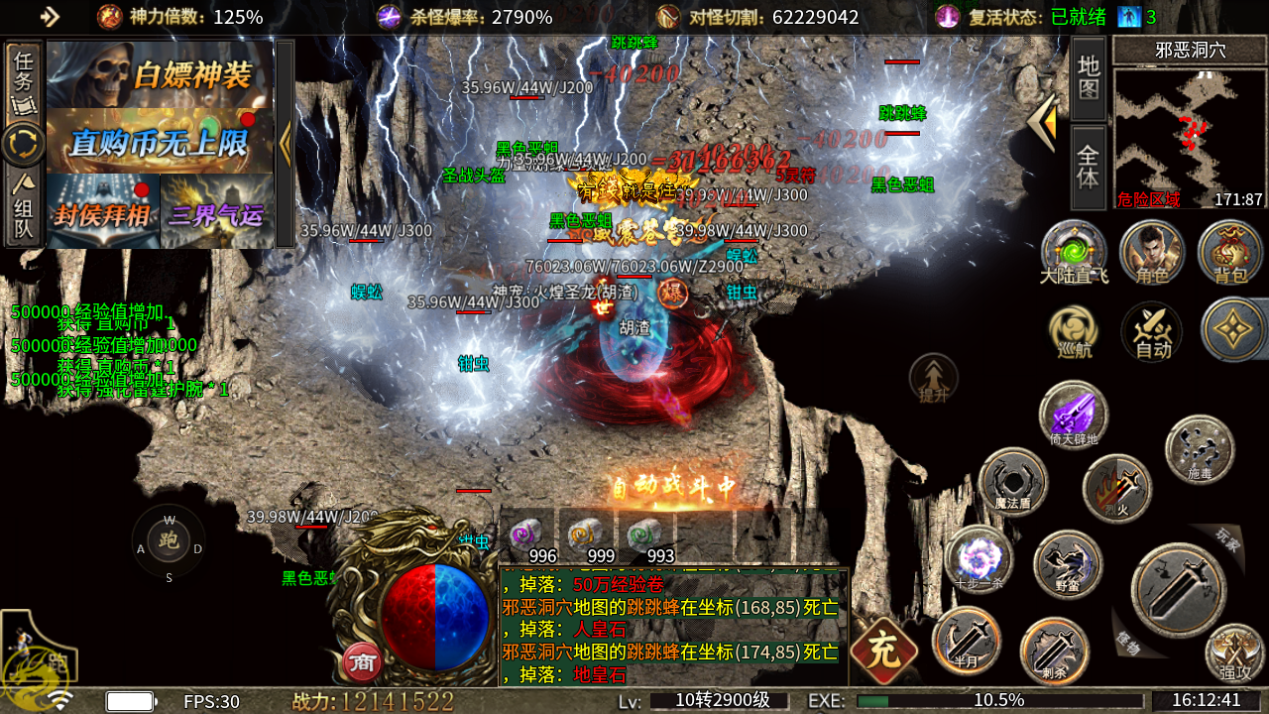Screen dimensions: 1269x714
Task: Use the 野蛮 charge skill
Action: pos(1067,564)
